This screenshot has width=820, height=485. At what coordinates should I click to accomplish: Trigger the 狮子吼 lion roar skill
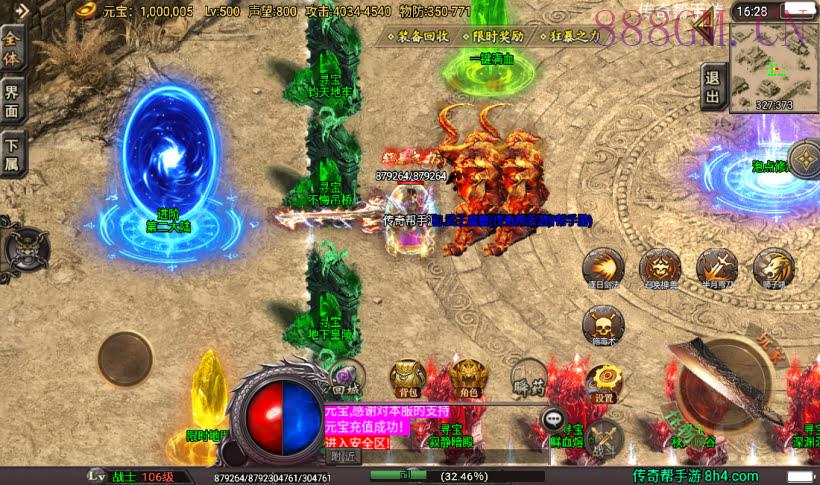click(773, 269)
